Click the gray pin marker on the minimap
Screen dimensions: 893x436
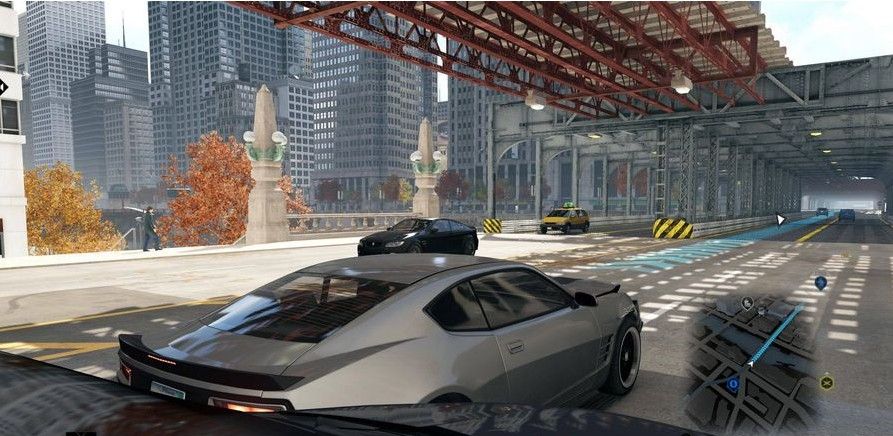747,303
